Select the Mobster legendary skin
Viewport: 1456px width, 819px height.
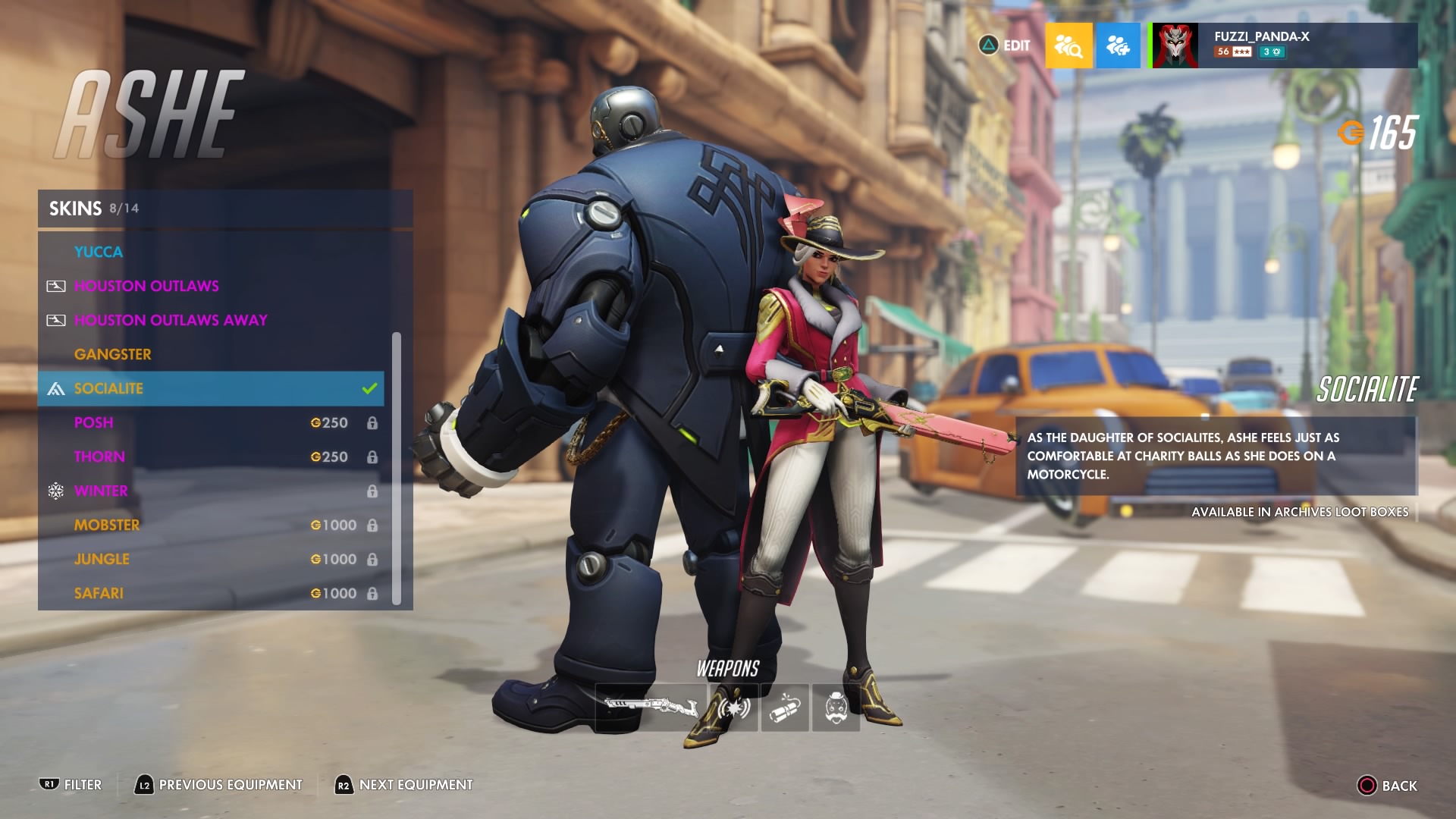211,525
